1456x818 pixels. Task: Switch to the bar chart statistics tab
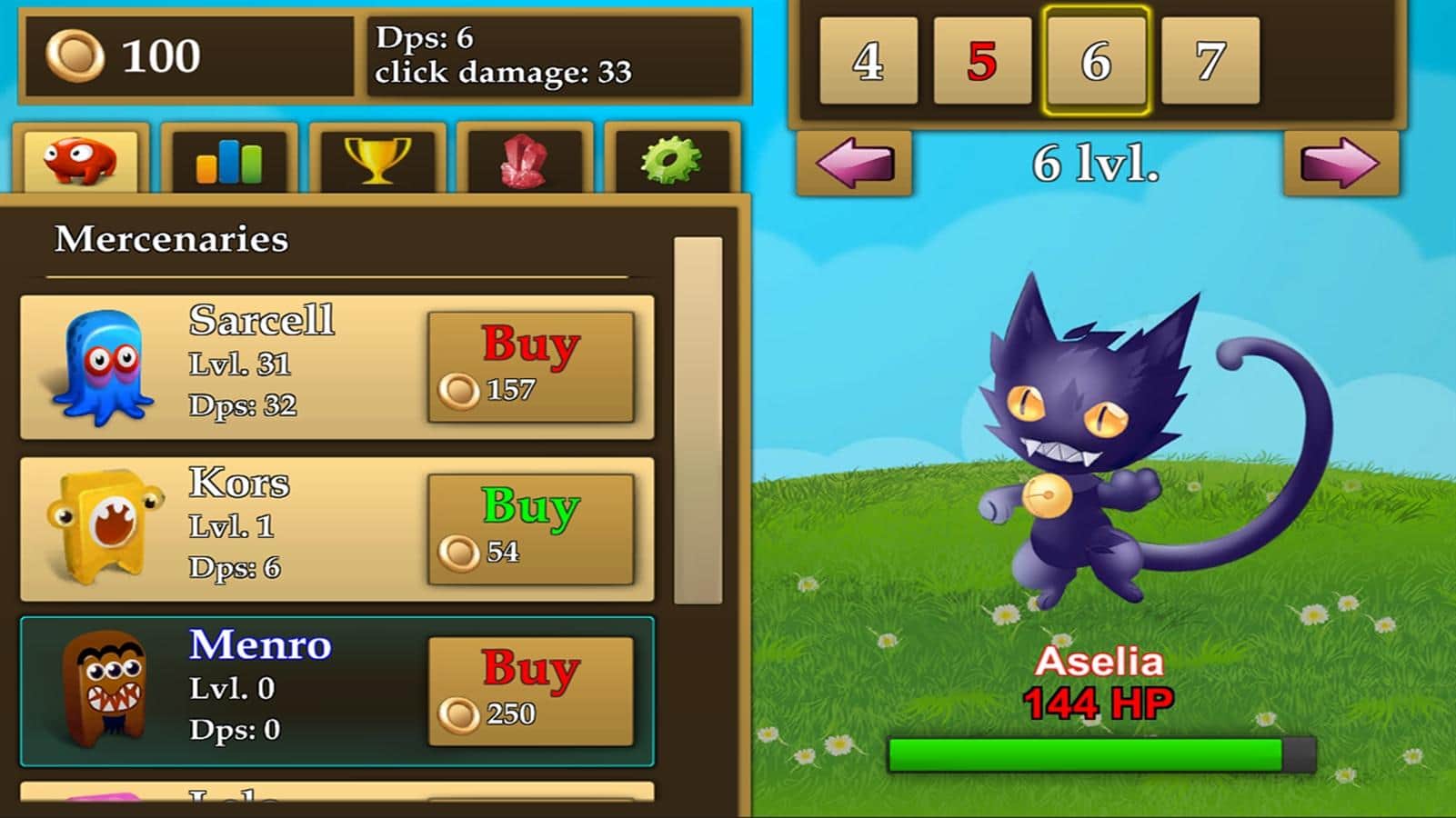[x=229, y=161]
